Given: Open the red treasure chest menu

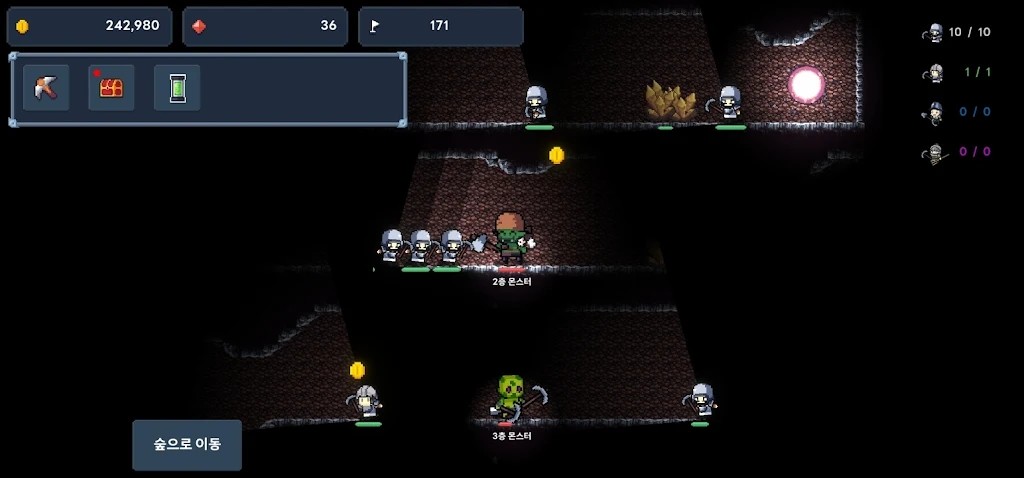Looking at the screenshot, I should point(111,88).
